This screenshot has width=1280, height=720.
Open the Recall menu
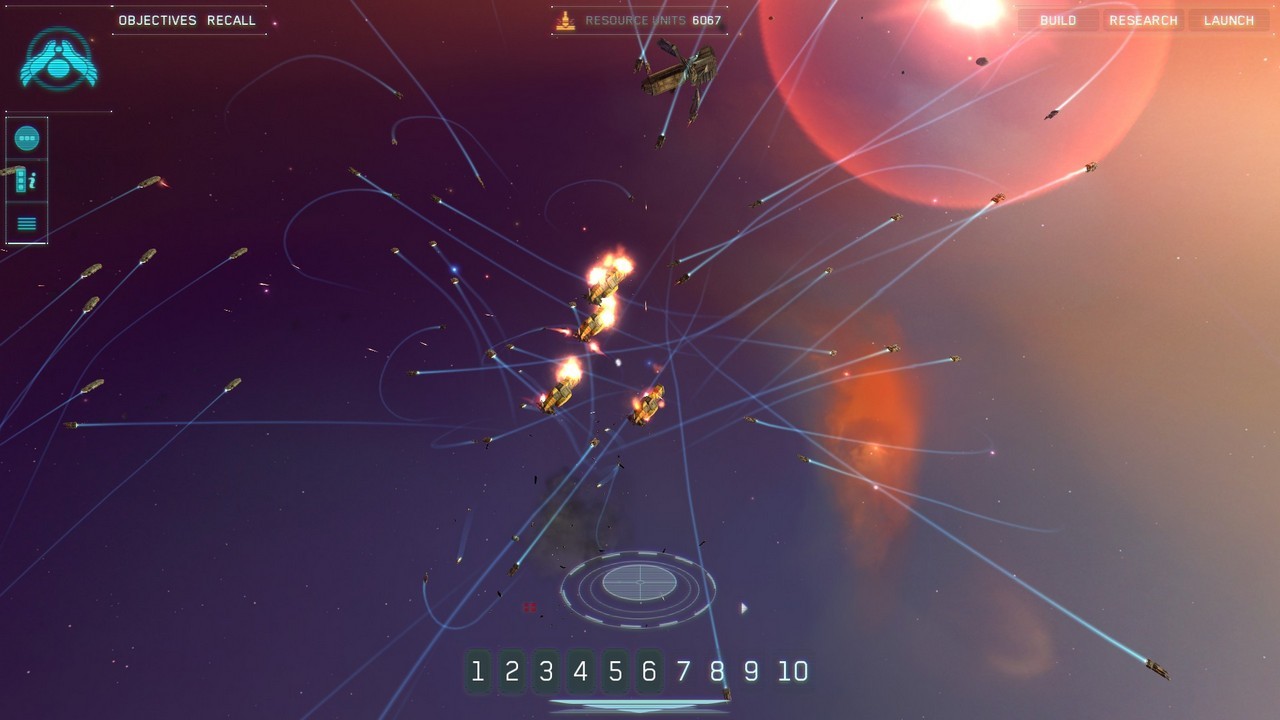point(232,20)
